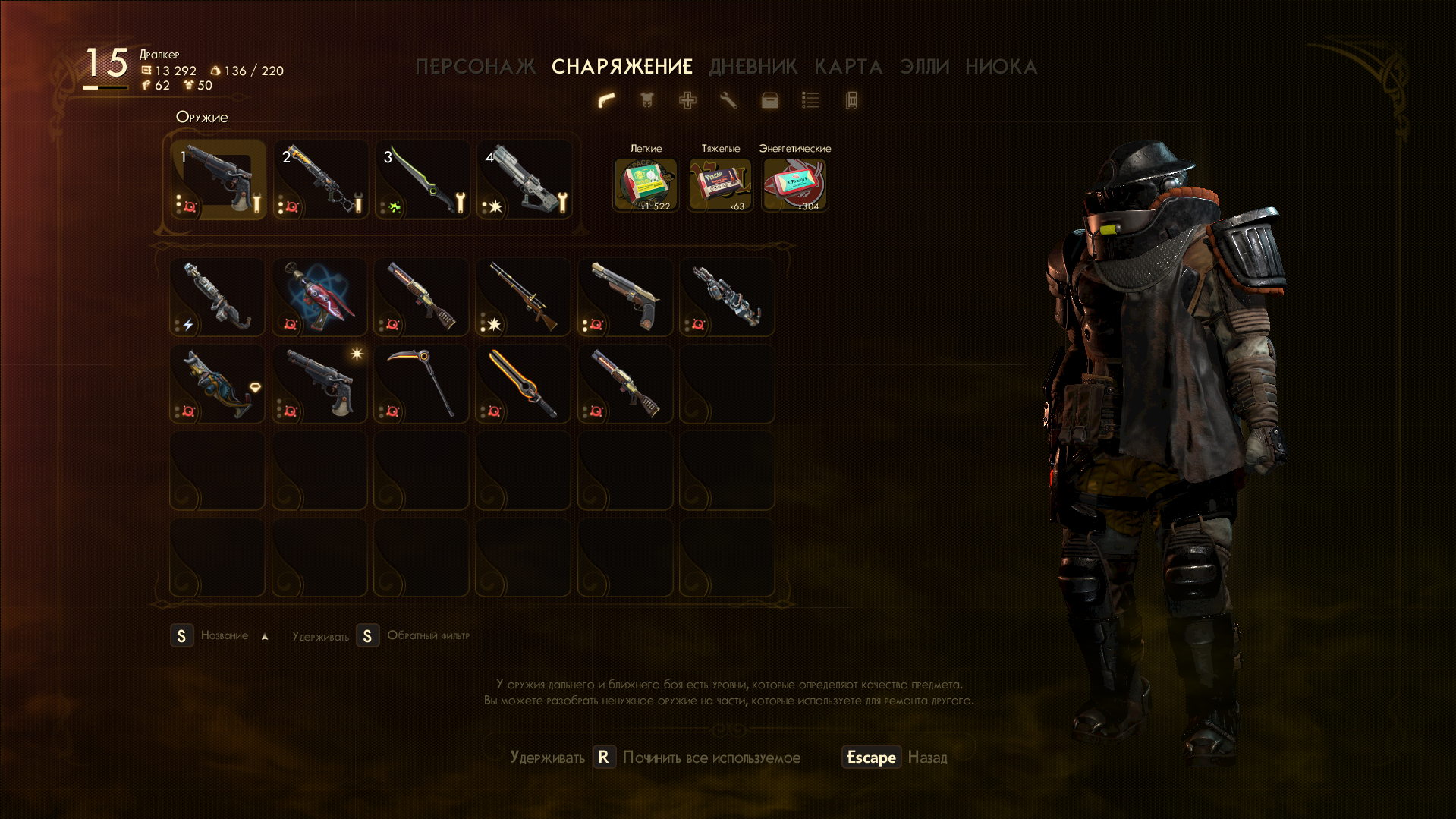Screen dimensions: 1456x819
Task: Switch to the ПЕРСОНАЖ tab
Action: tap(475, 67)
